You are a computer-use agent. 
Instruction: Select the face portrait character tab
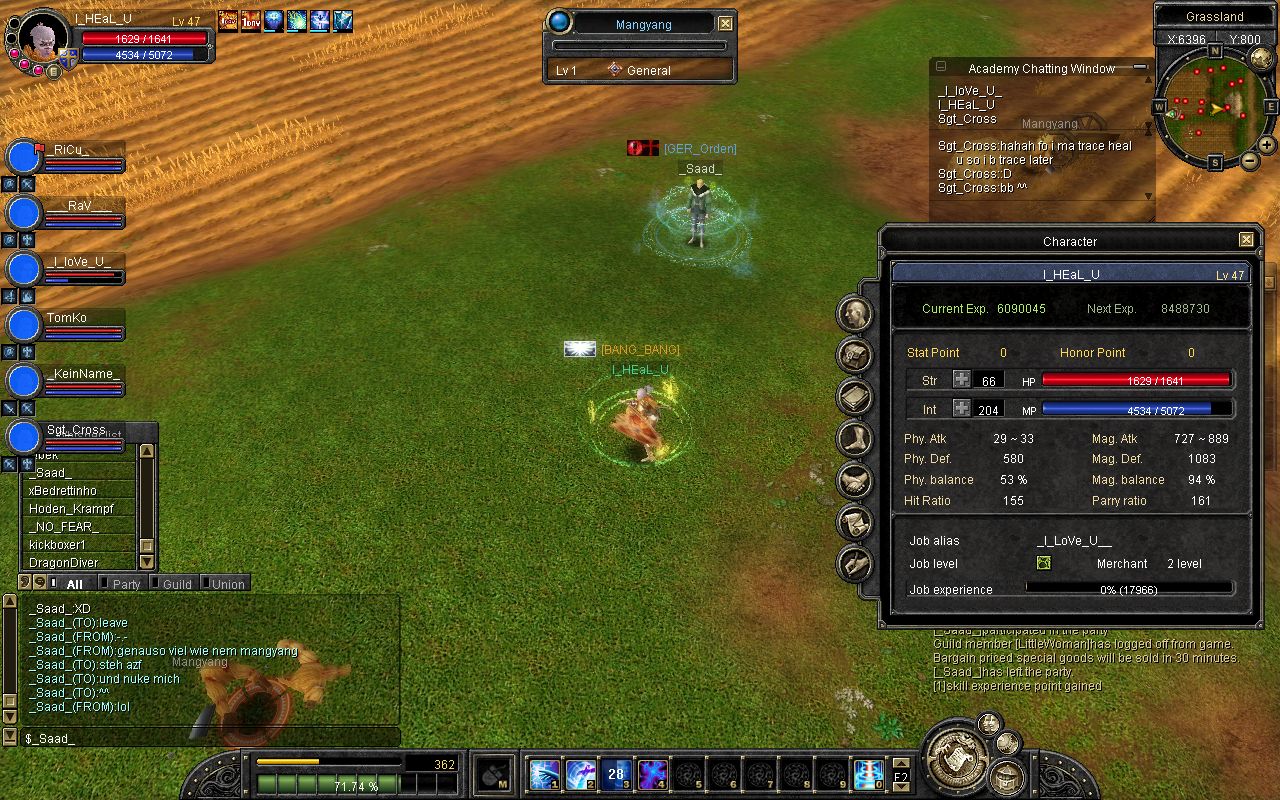tap(854, 314)
